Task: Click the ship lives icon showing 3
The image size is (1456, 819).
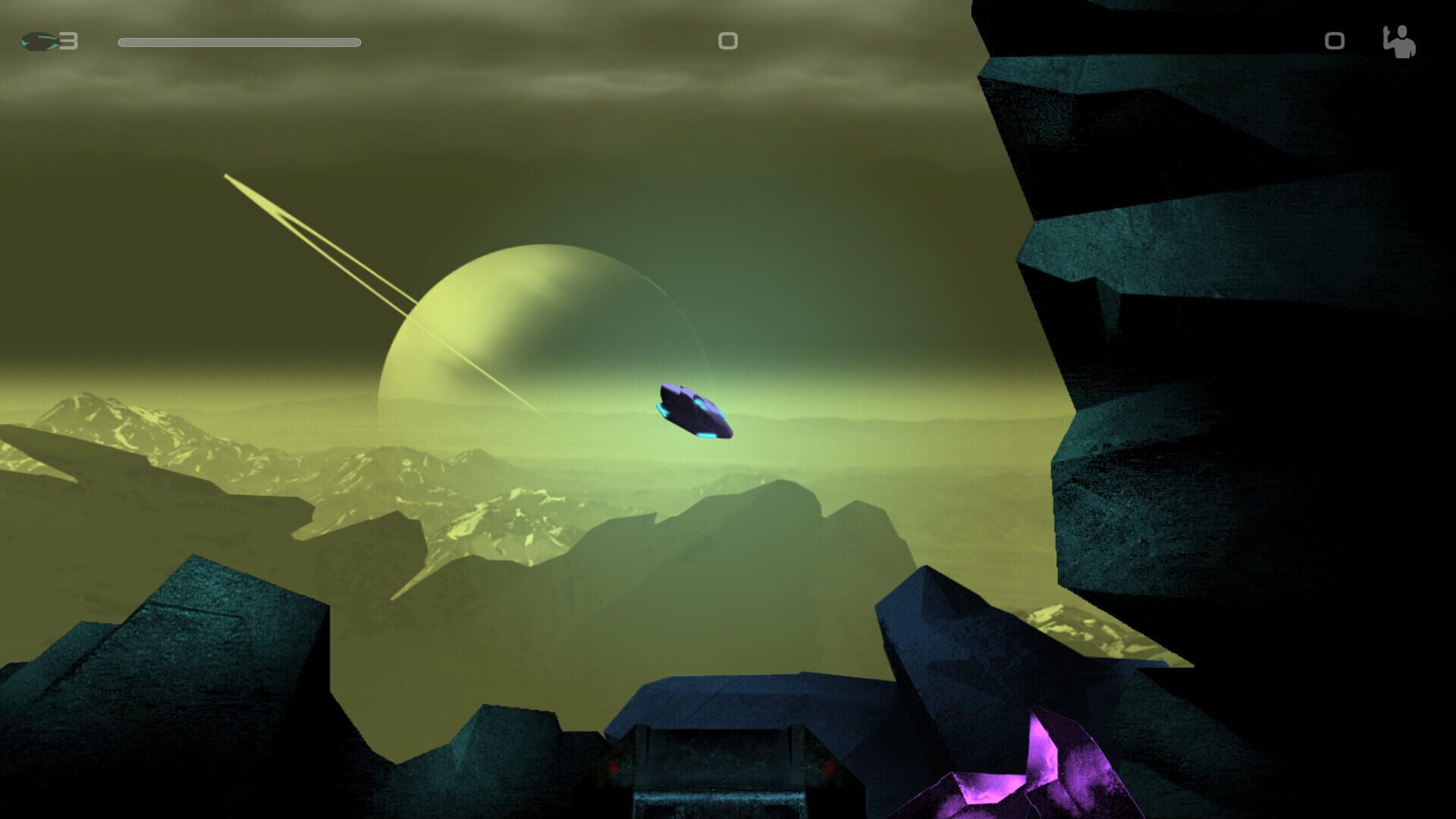Action: [x=45, y=42]
